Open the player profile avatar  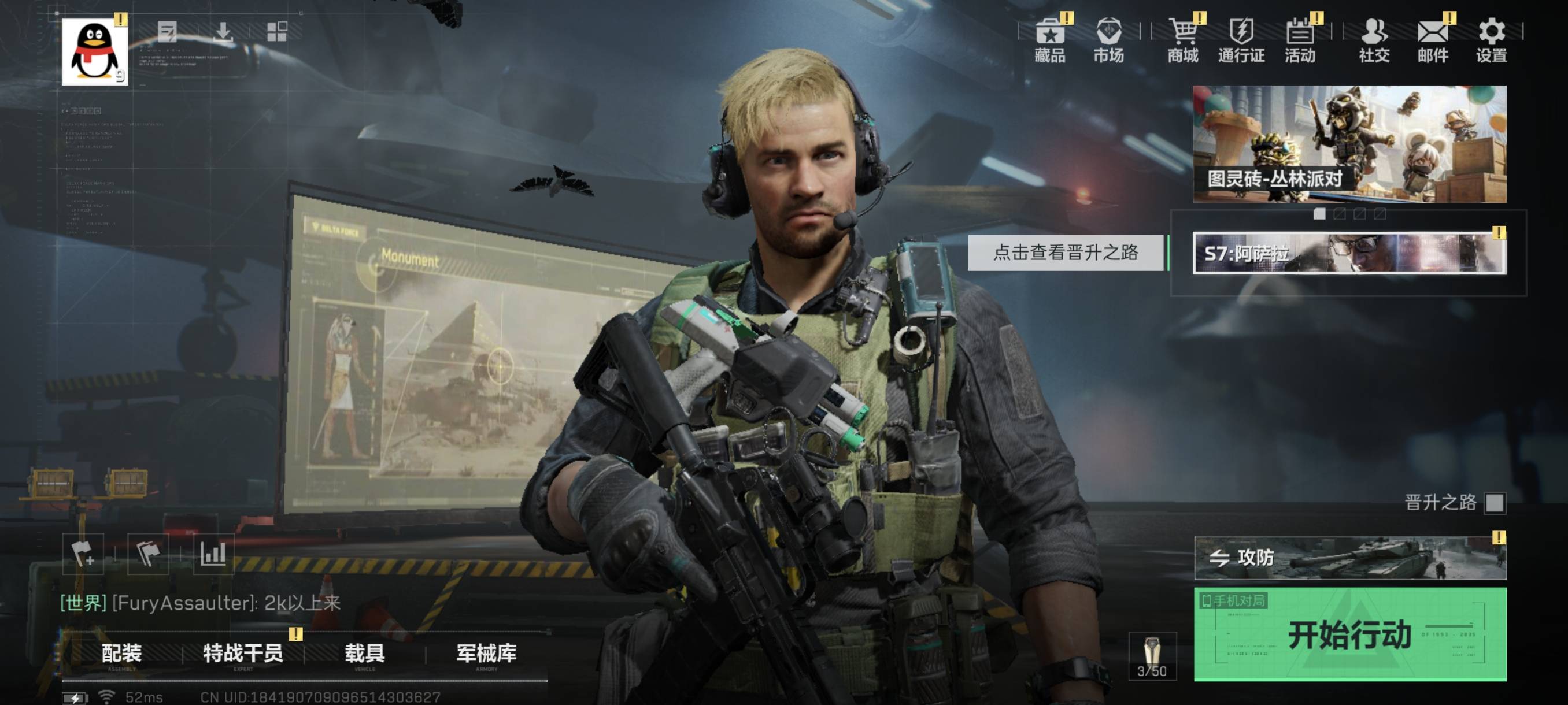click(x=94, y=51)
